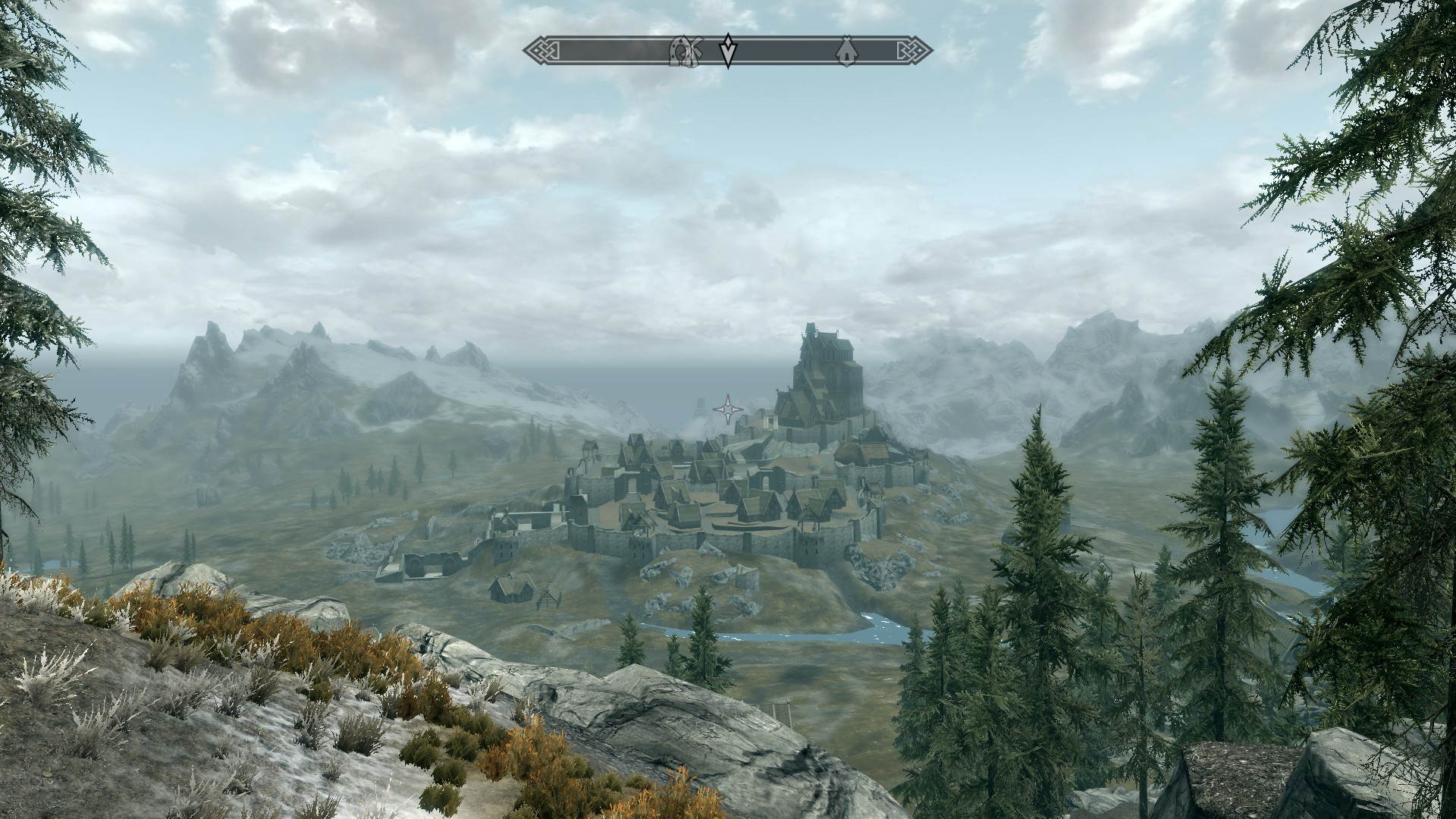Click the hut location marker on compass

coord(845,52)
